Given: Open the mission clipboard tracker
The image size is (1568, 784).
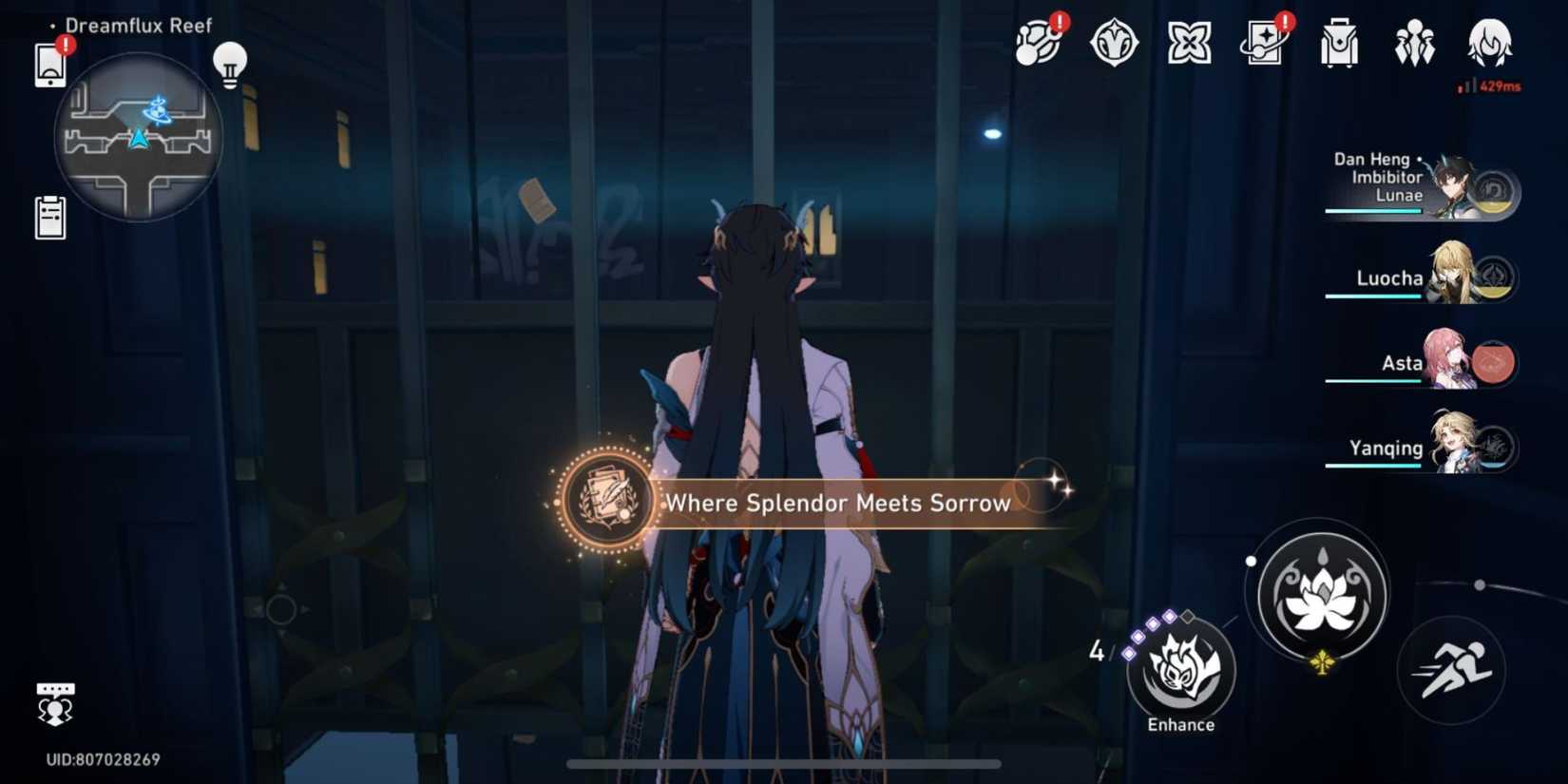Looking at the screenshot, I should coord(49,217).
